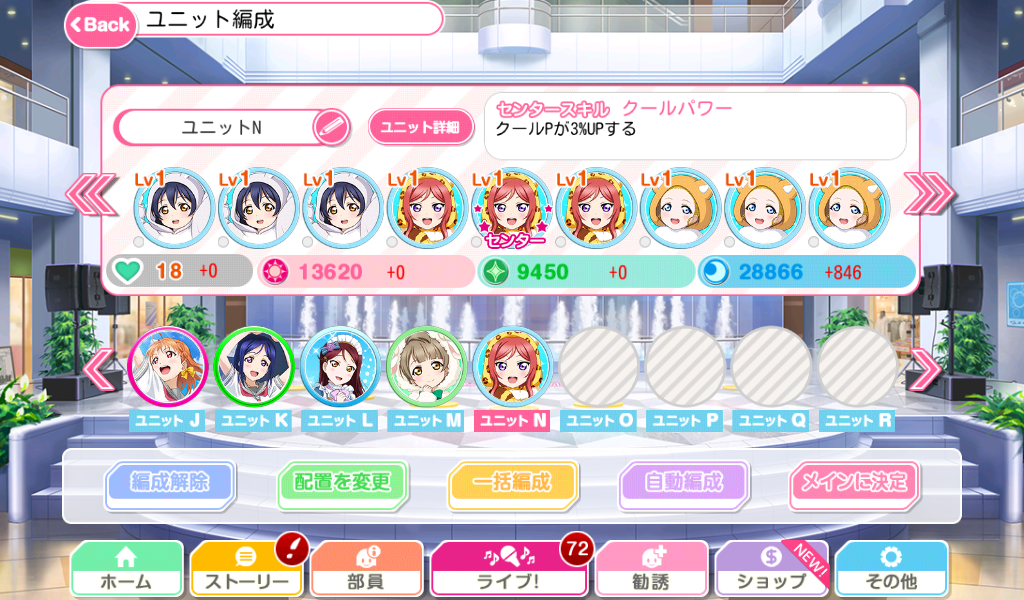Open the ストーリー story menu
This screenshot has width=1024, height=600.
[246, 569]
